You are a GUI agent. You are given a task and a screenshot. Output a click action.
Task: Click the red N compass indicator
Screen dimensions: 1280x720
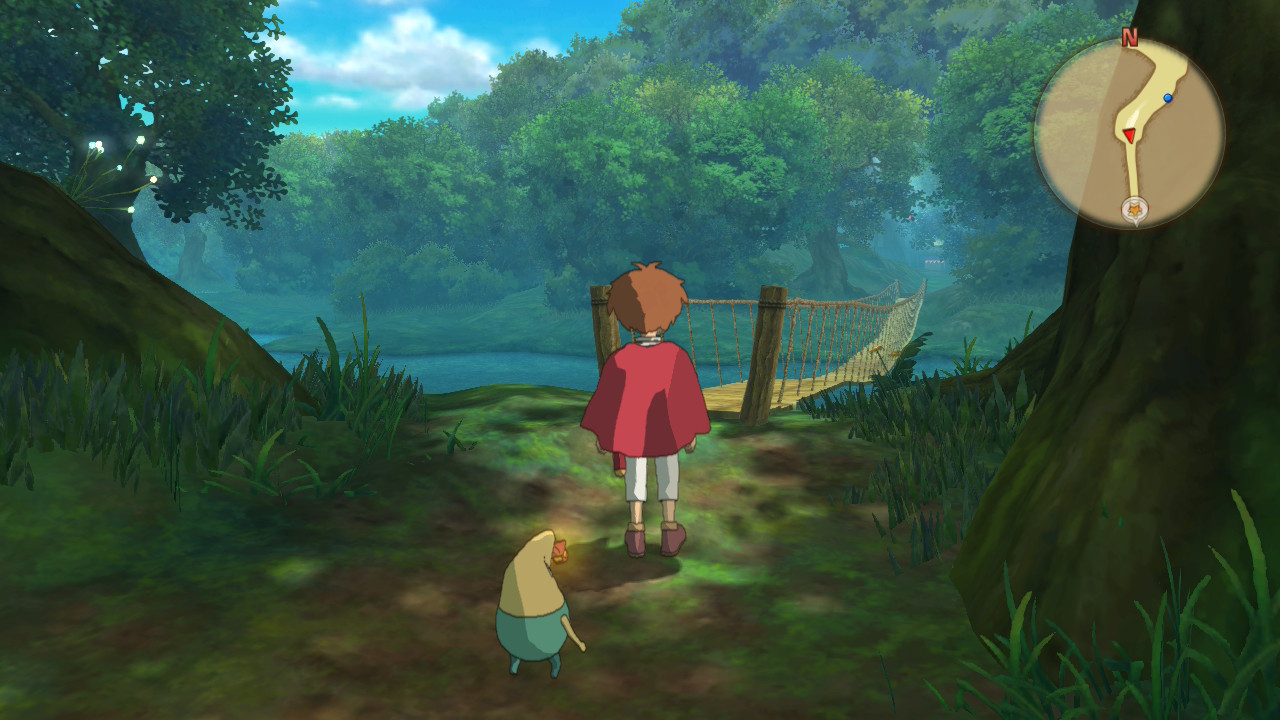point(1130,39)
